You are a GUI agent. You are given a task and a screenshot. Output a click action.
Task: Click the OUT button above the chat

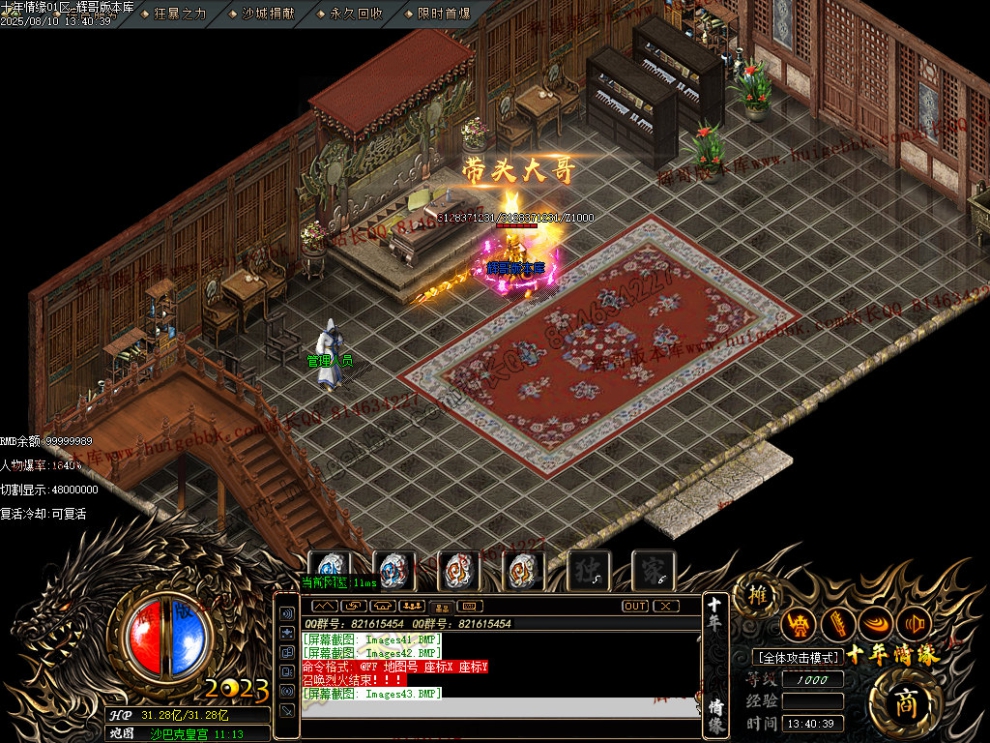635,606
